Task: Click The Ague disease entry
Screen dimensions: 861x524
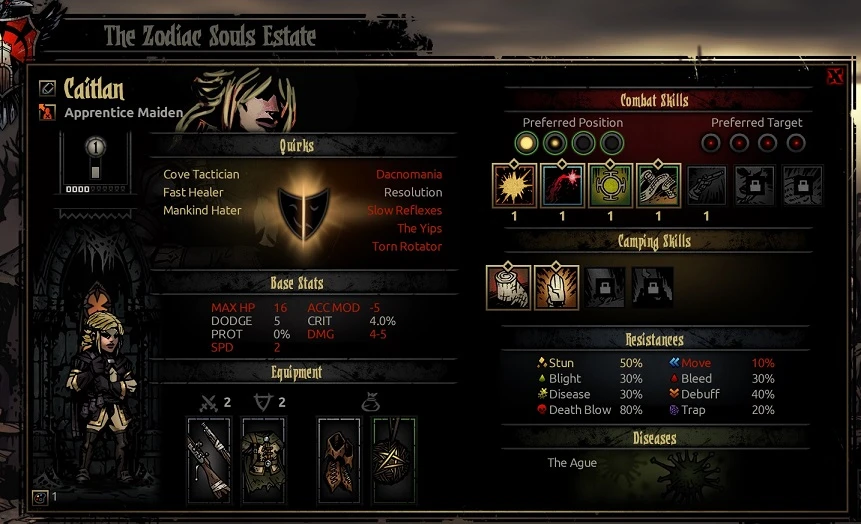Action: click(571, 463)
